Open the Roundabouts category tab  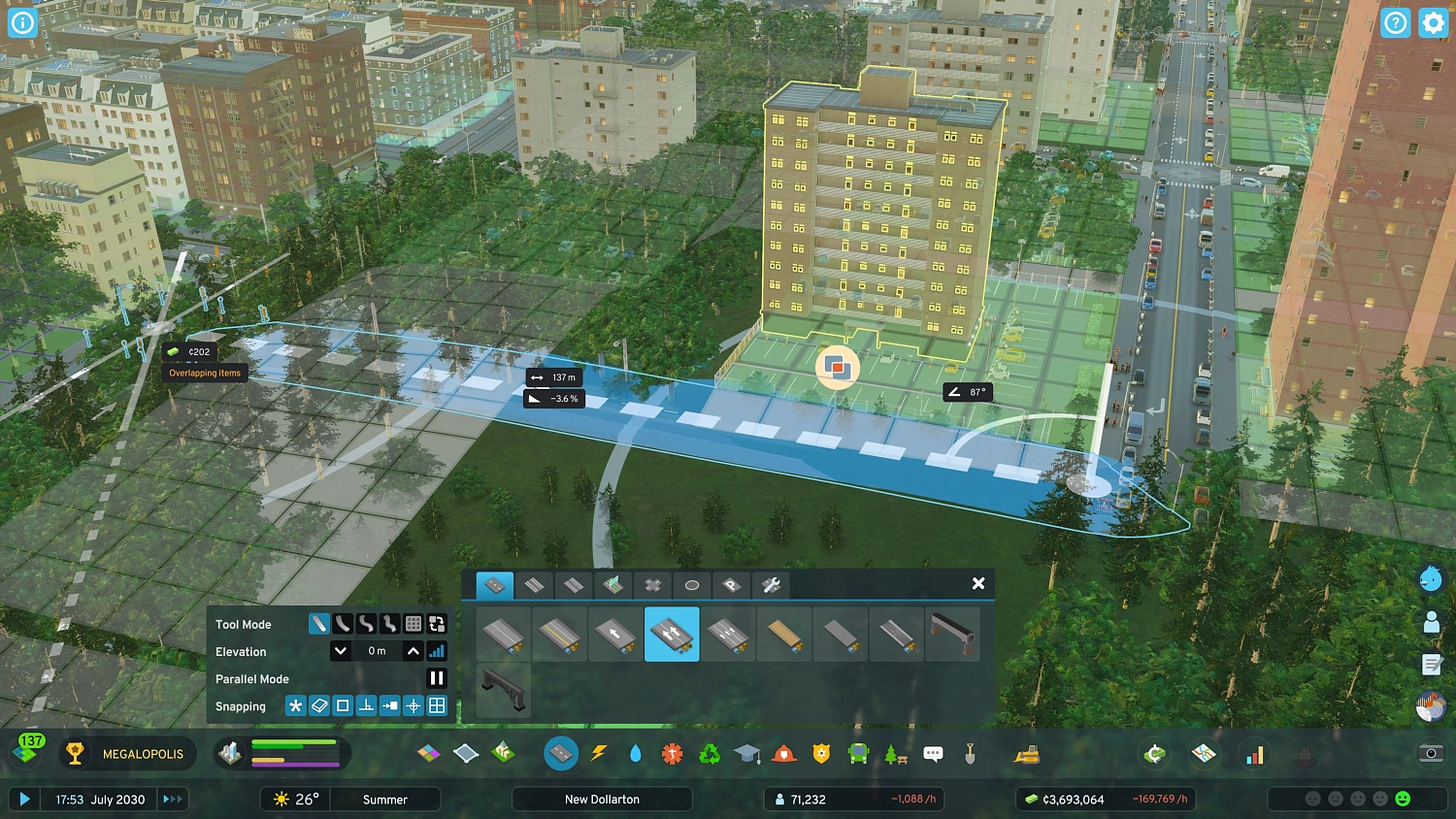pos(690,584)
